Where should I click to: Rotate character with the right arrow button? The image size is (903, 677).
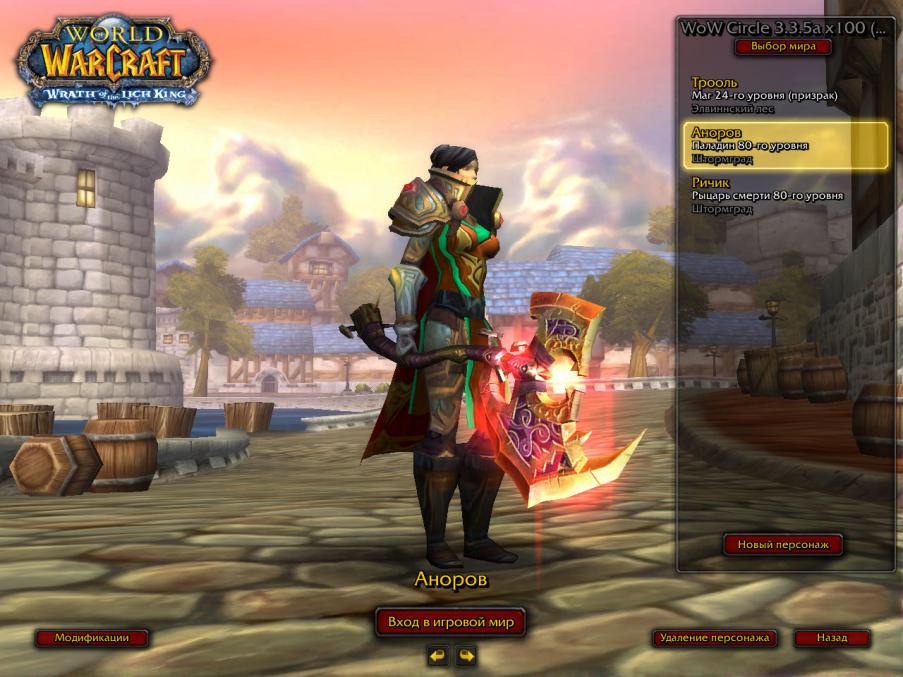click(466, 656)
